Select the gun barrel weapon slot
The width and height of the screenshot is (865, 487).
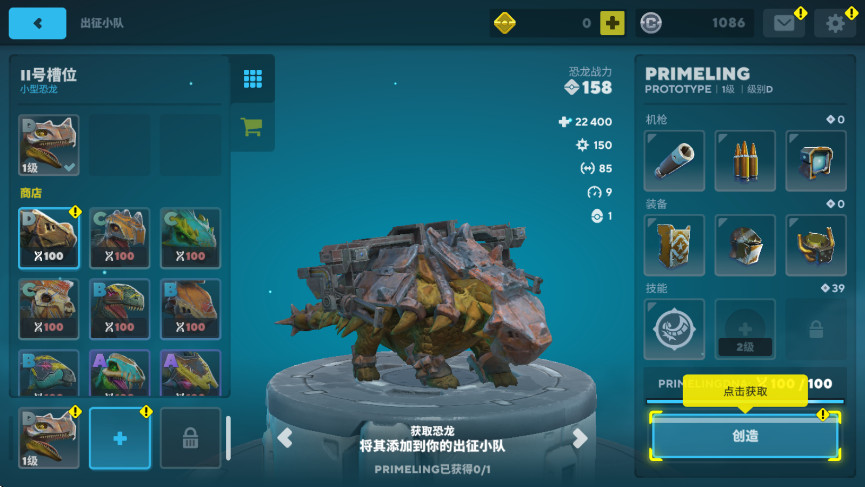click(674, 160)
